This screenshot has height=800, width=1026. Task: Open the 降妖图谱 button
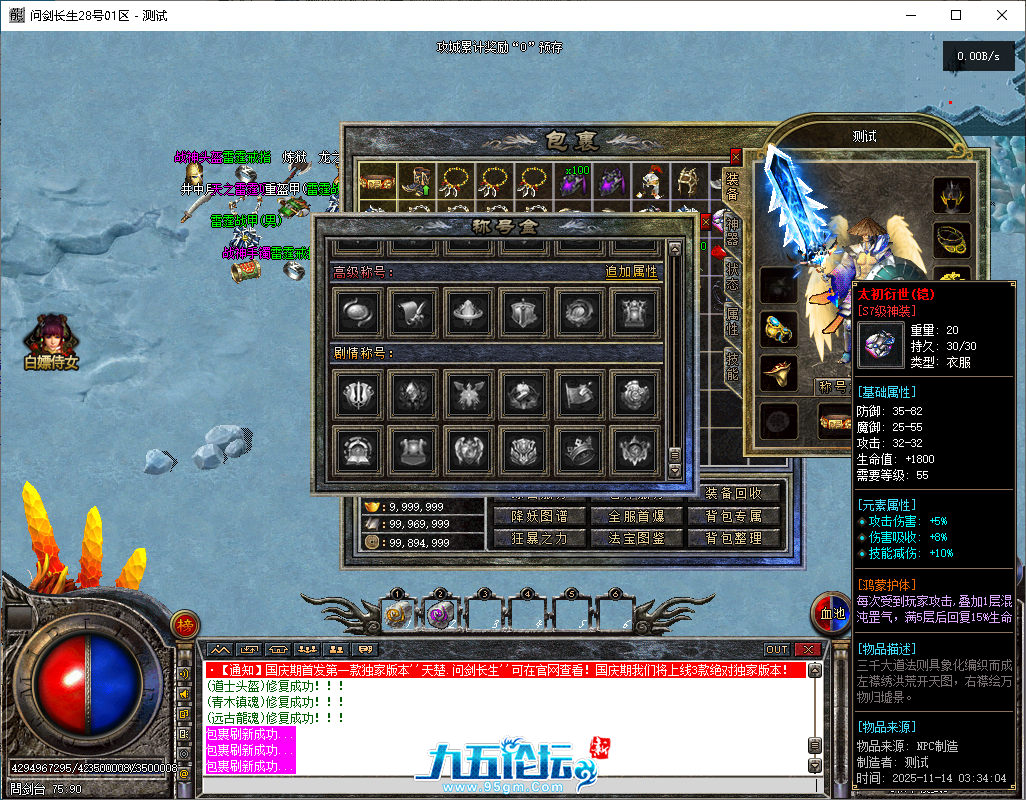(539, 516)
